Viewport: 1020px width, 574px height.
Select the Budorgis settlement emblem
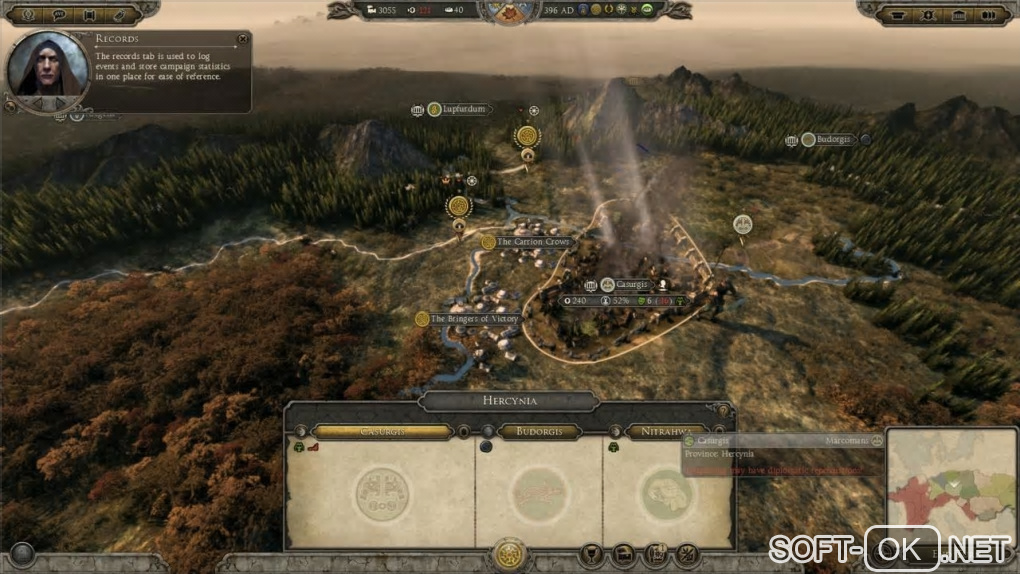[x=540, y=492]
